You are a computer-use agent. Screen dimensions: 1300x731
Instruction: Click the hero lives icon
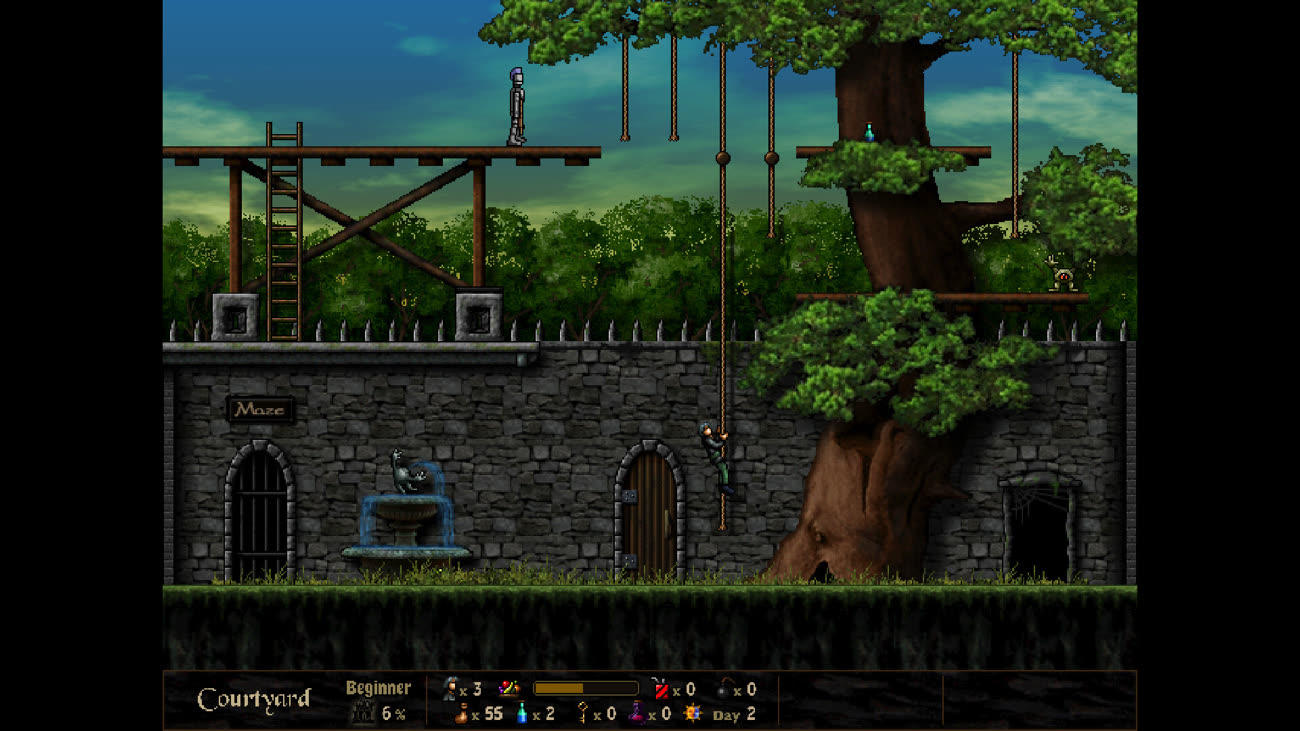(449, 689)
